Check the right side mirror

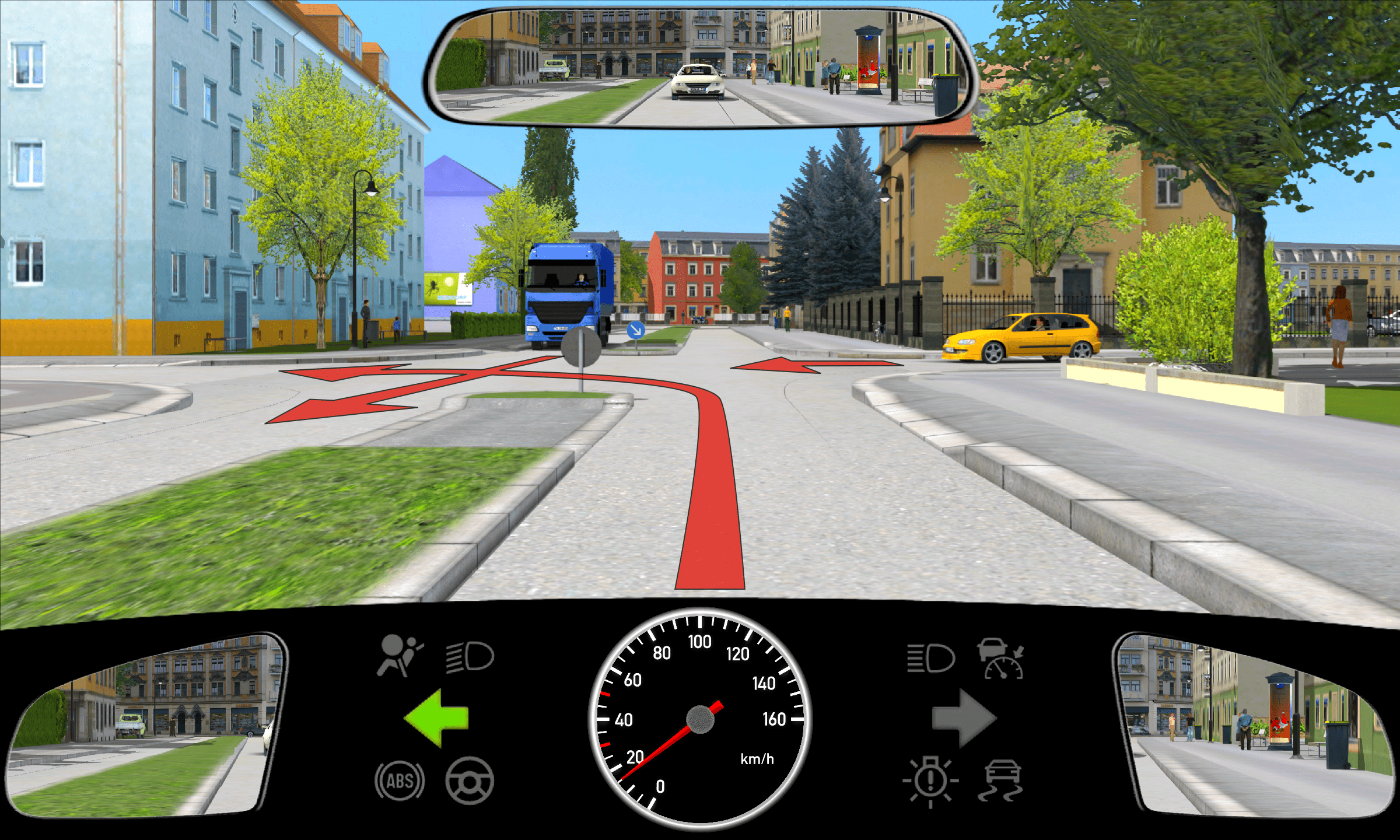click(1254, 726)
